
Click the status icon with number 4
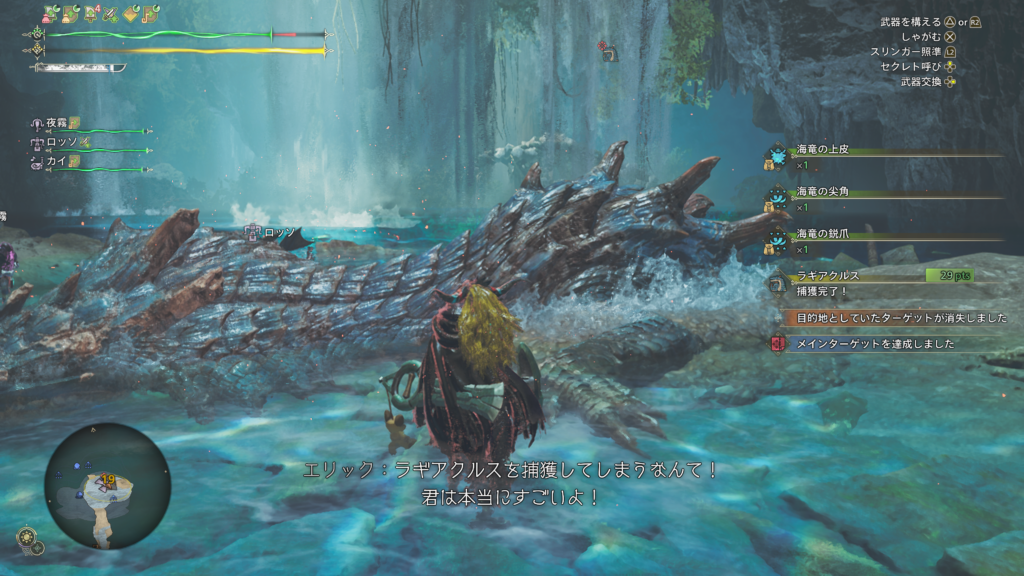point(90,15)
